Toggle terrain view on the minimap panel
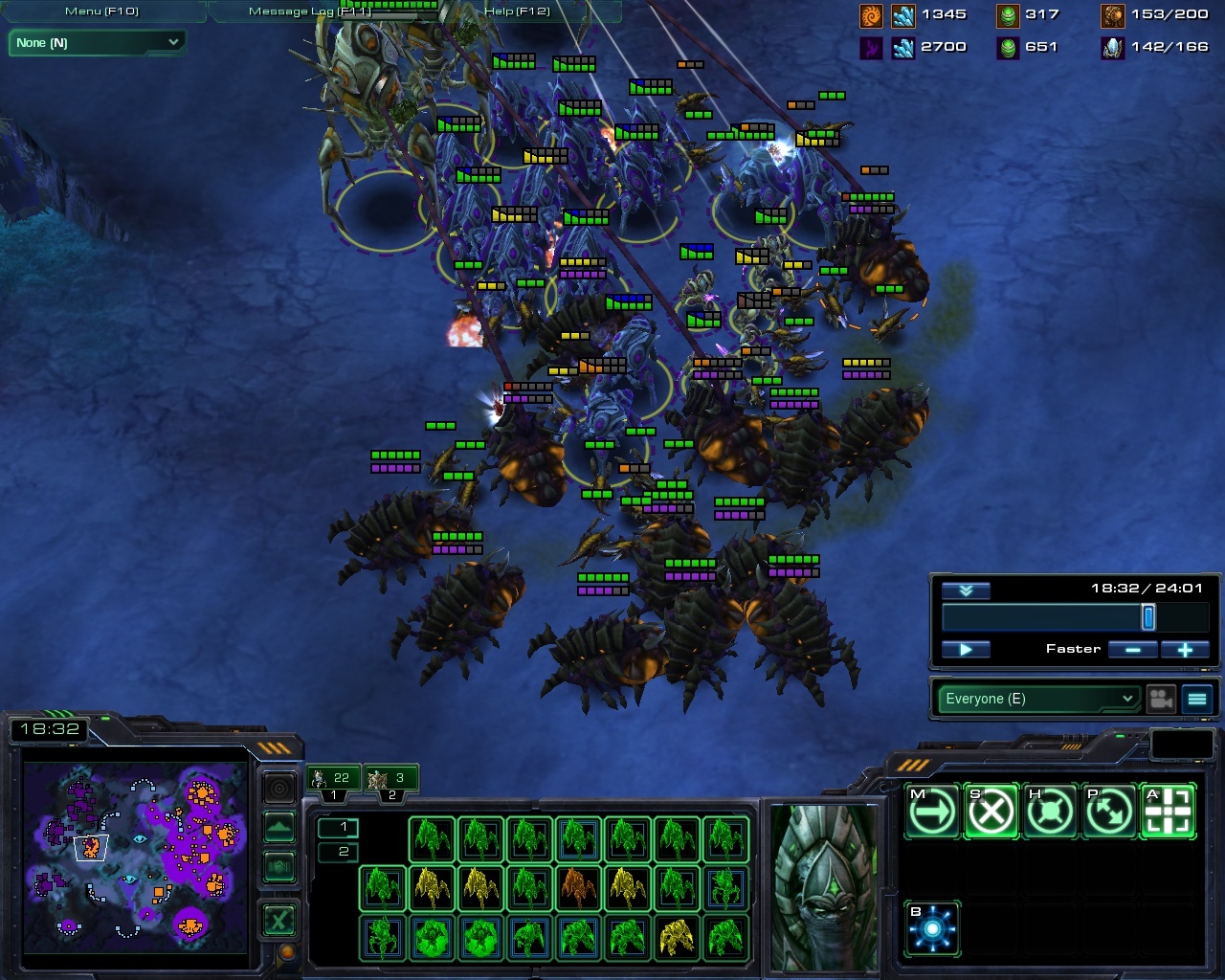 pos(278,827)
